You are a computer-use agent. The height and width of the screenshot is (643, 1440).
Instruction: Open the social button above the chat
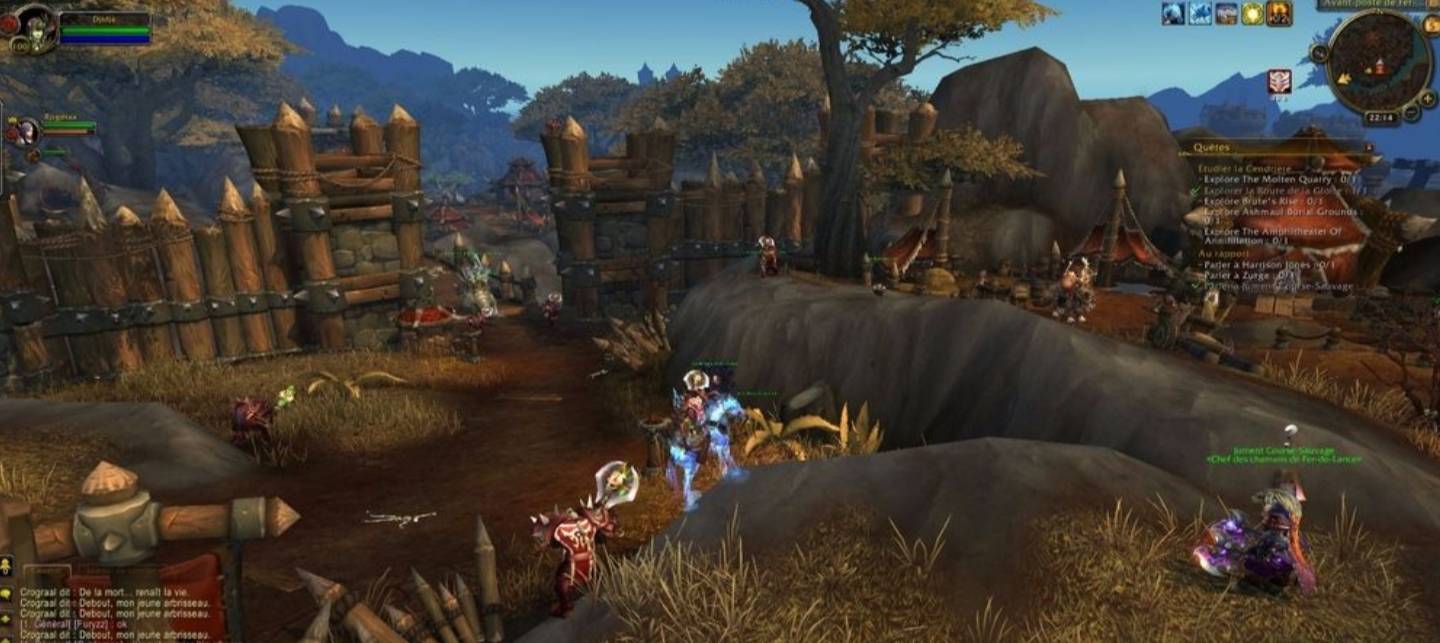(x=7, y=566)
